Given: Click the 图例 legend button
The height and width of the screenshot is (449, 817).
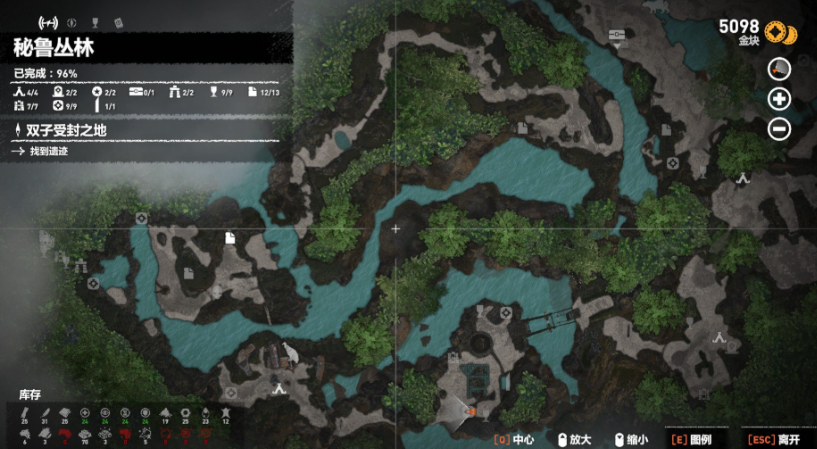Looking at the screenshot, I should pyautogui.click(x=694, y=438).
